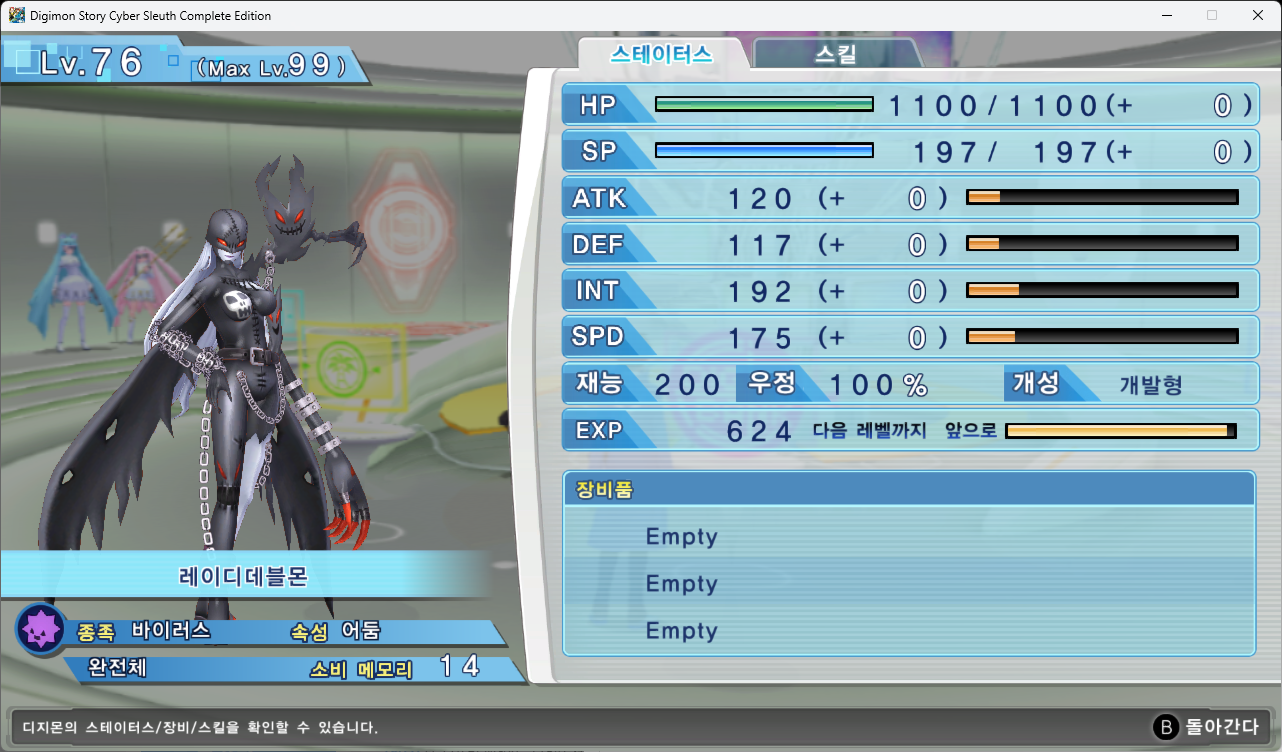Image resolution: width=1282 pixels, height=752 pixels.
Task: Switch to the 스킬 tab
Action: [x=836, y=54]
